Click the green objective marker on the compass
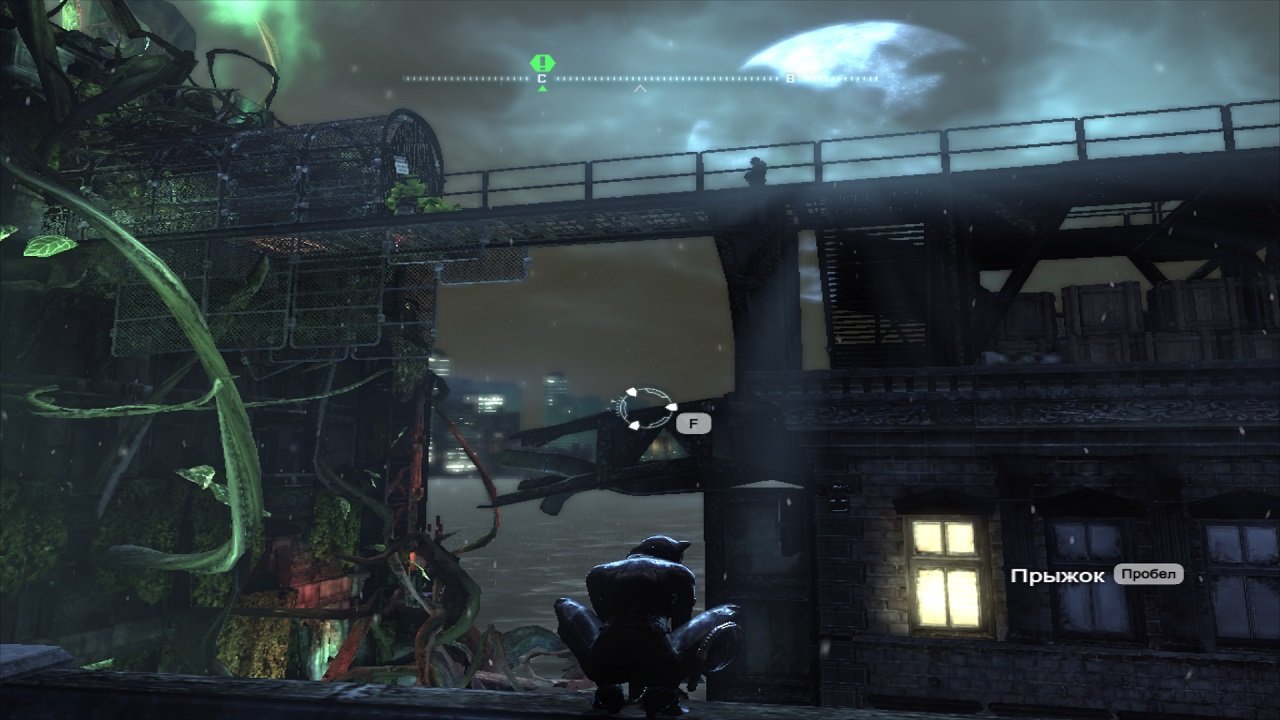The height and width of the screenshot is (720, 1280). [x=542, y=61]
